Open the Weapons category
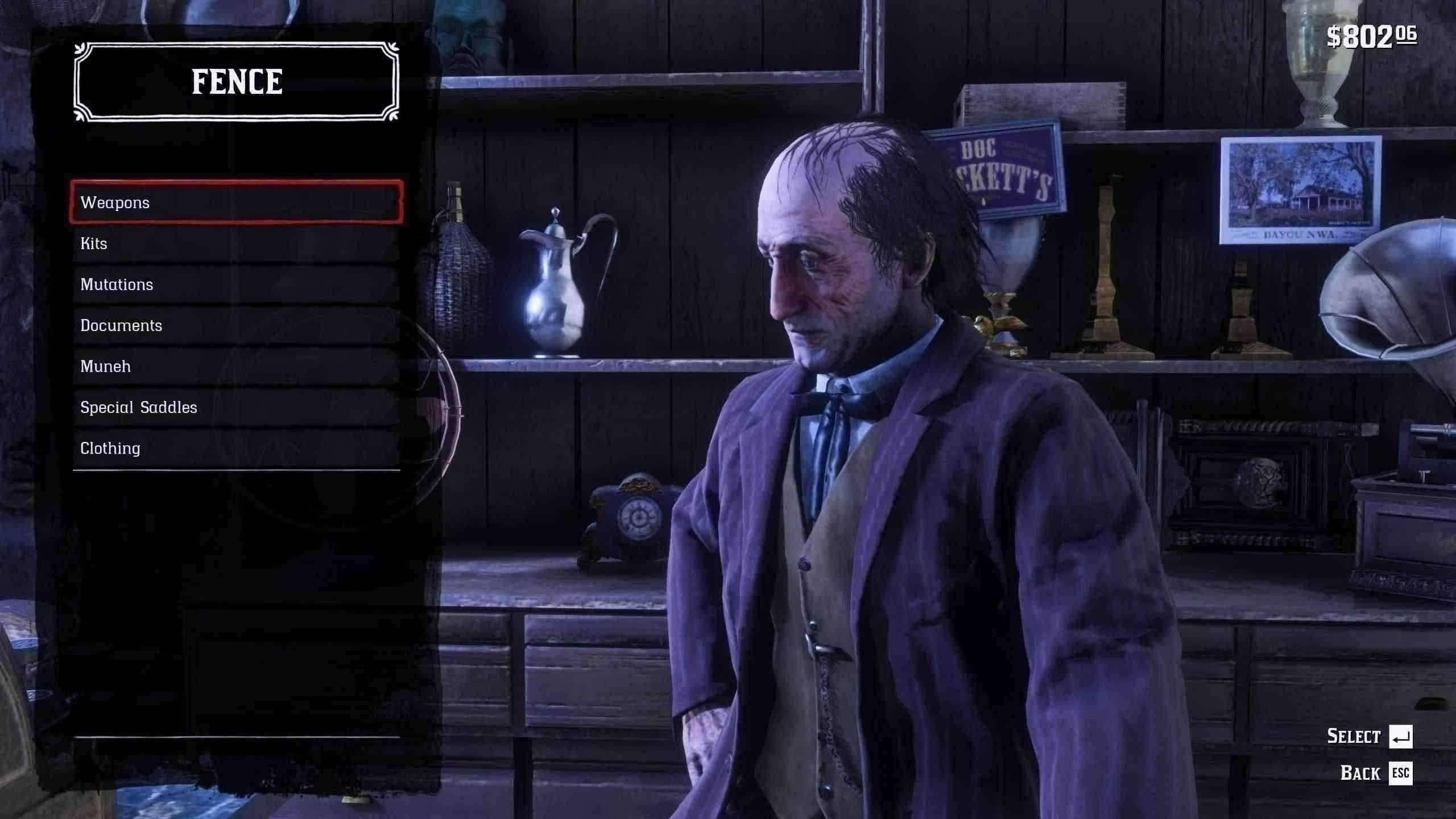Image resolution: width=1456 pixels, height=819 pixels. click(236, 202)
